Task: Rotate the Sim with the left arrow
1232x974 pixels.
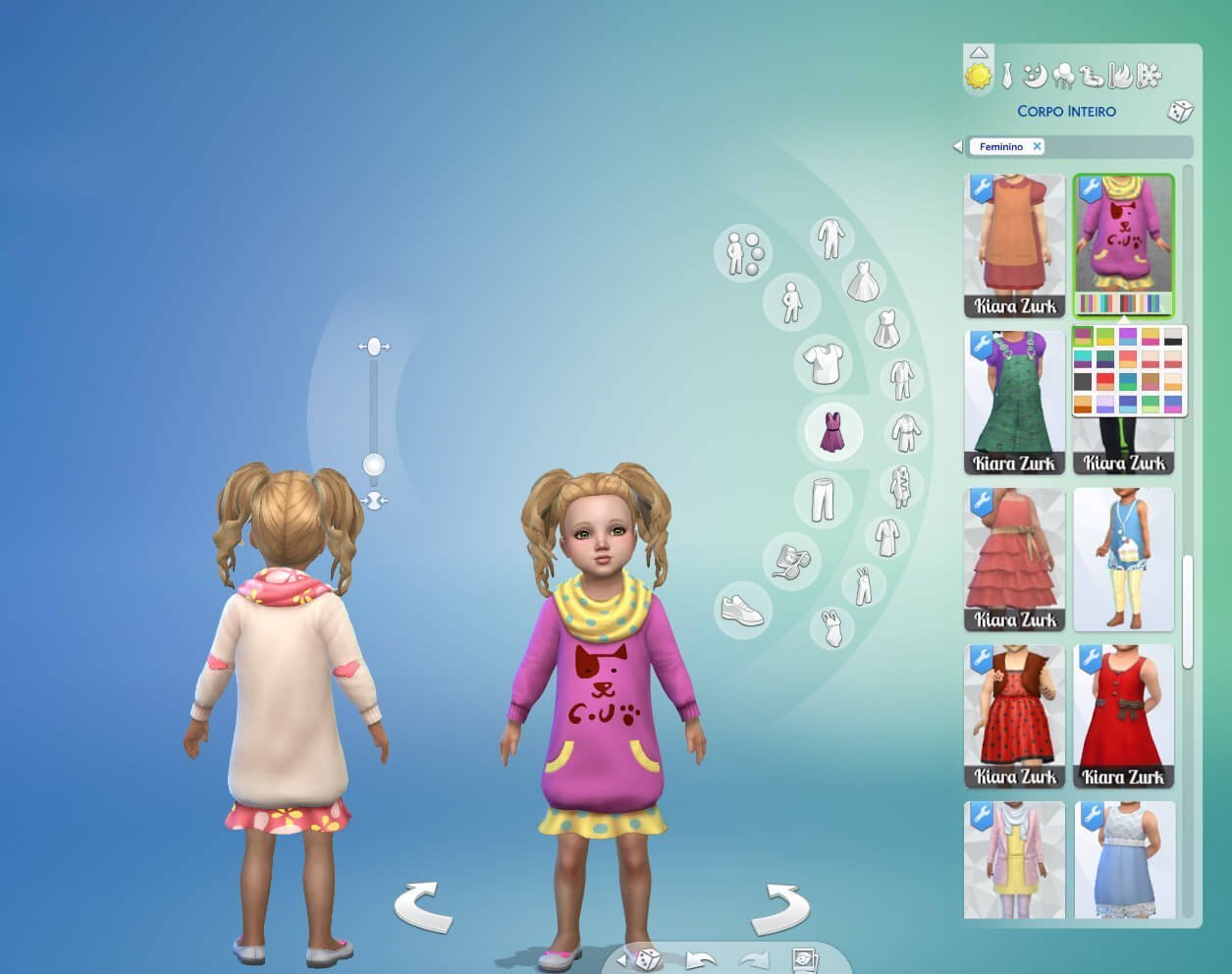Action: coord(423,907)
